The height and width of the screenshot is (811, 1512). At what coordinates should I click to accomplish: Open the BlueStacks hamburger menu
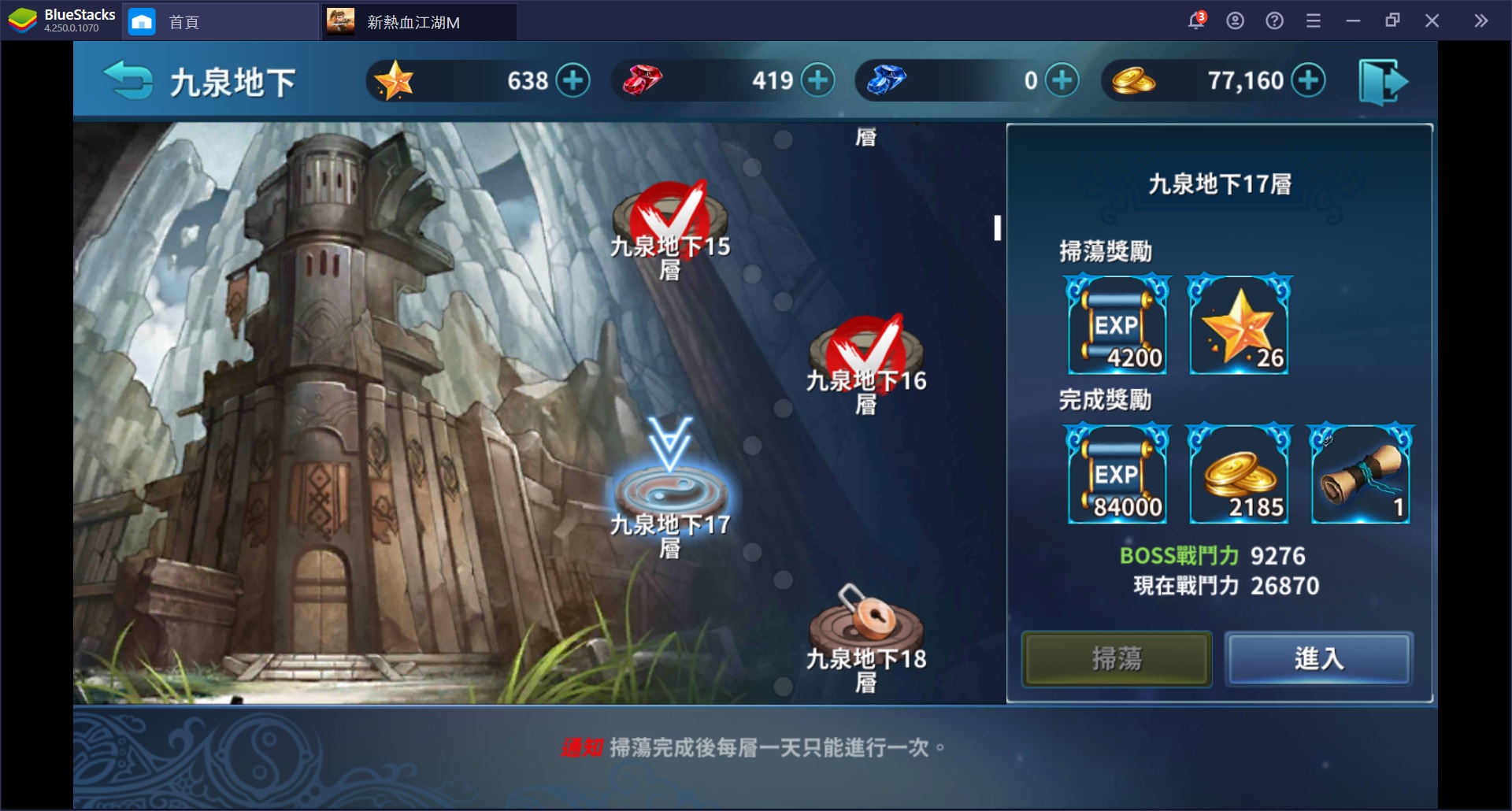click(1314, 20)
